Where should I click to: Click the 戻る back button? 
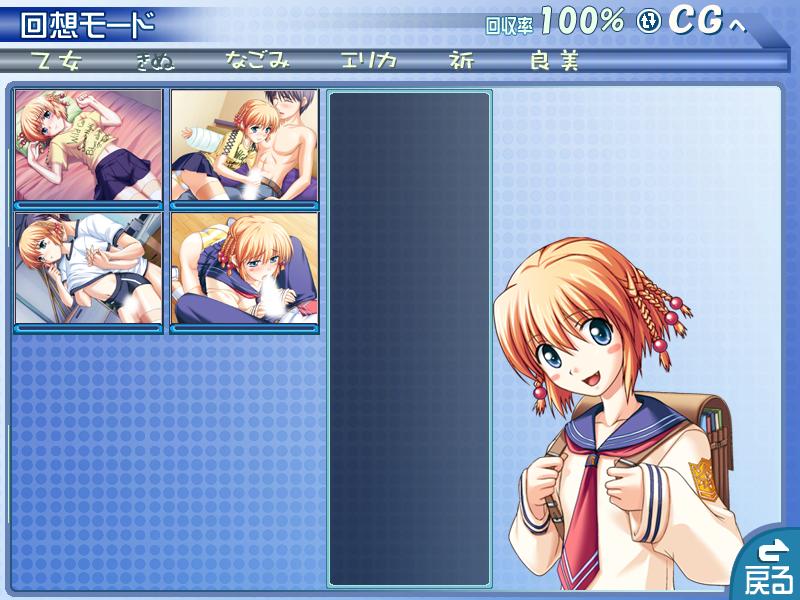point(771,566)
